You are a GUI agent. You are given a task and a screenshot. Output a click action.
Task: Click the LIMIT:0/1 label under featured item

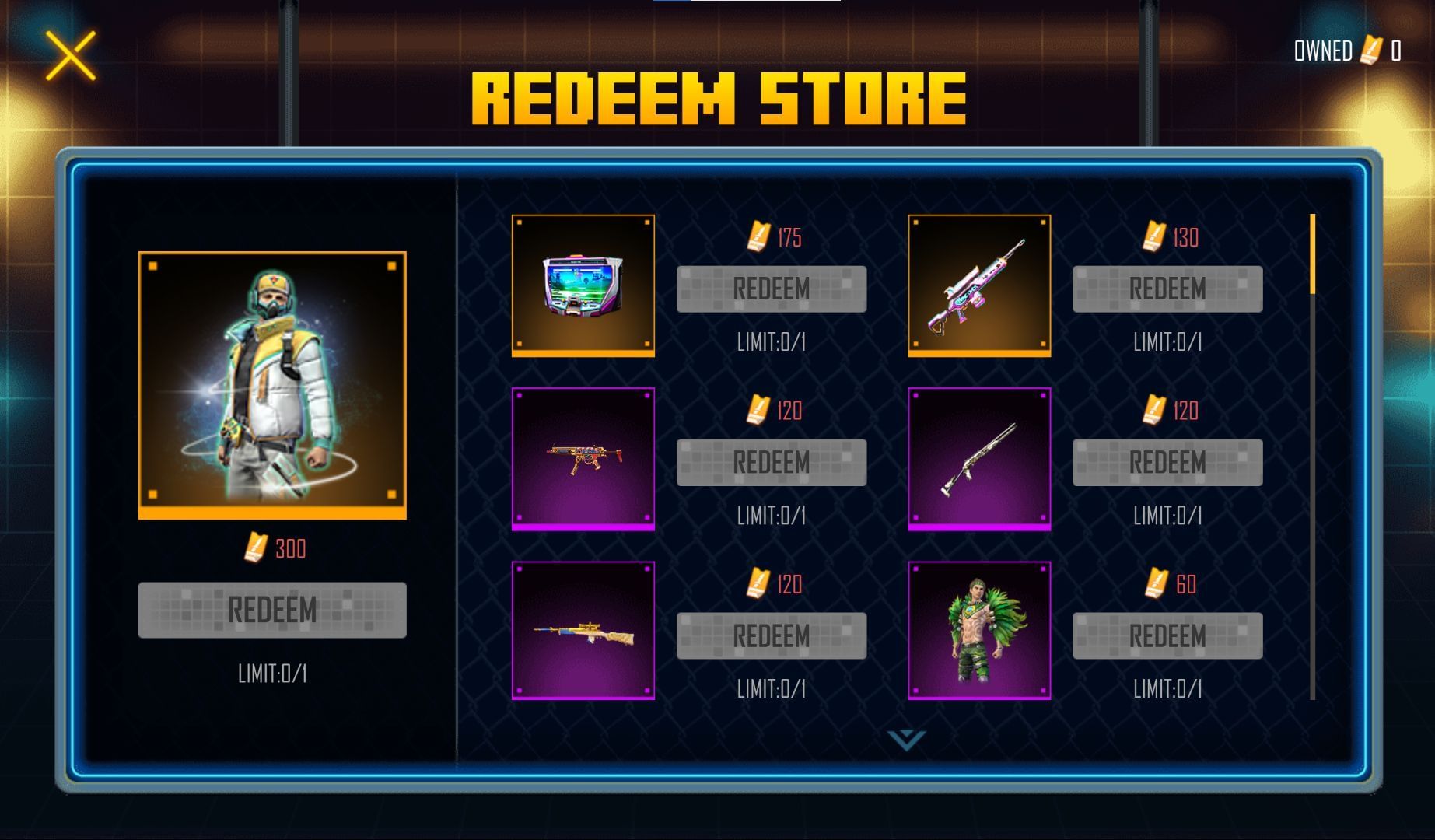click(x=272, y=676)
